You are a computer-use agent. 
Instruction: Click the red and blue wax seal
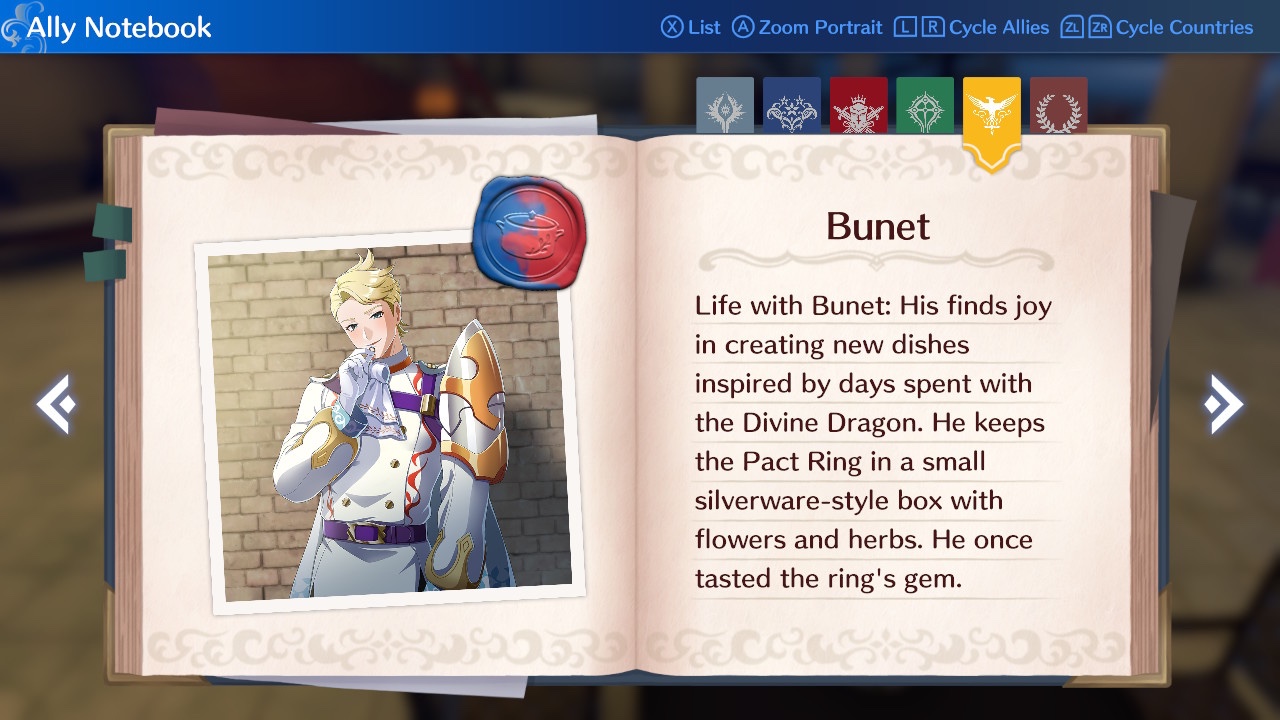click(528, 231)
